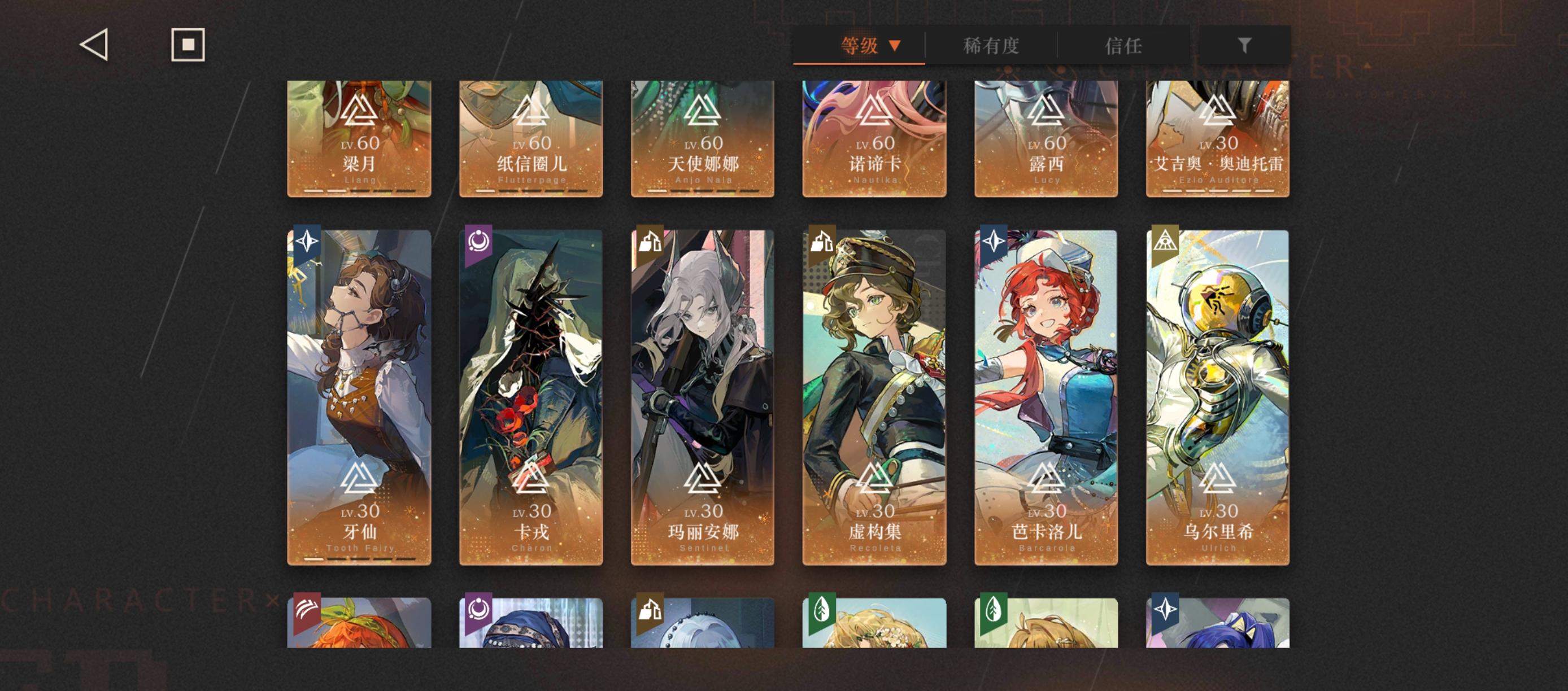Expand sorting options via the orange triangle
The height and width of the screenshot is (691, 1568).
pyautogui.click(x=894, y=45)
